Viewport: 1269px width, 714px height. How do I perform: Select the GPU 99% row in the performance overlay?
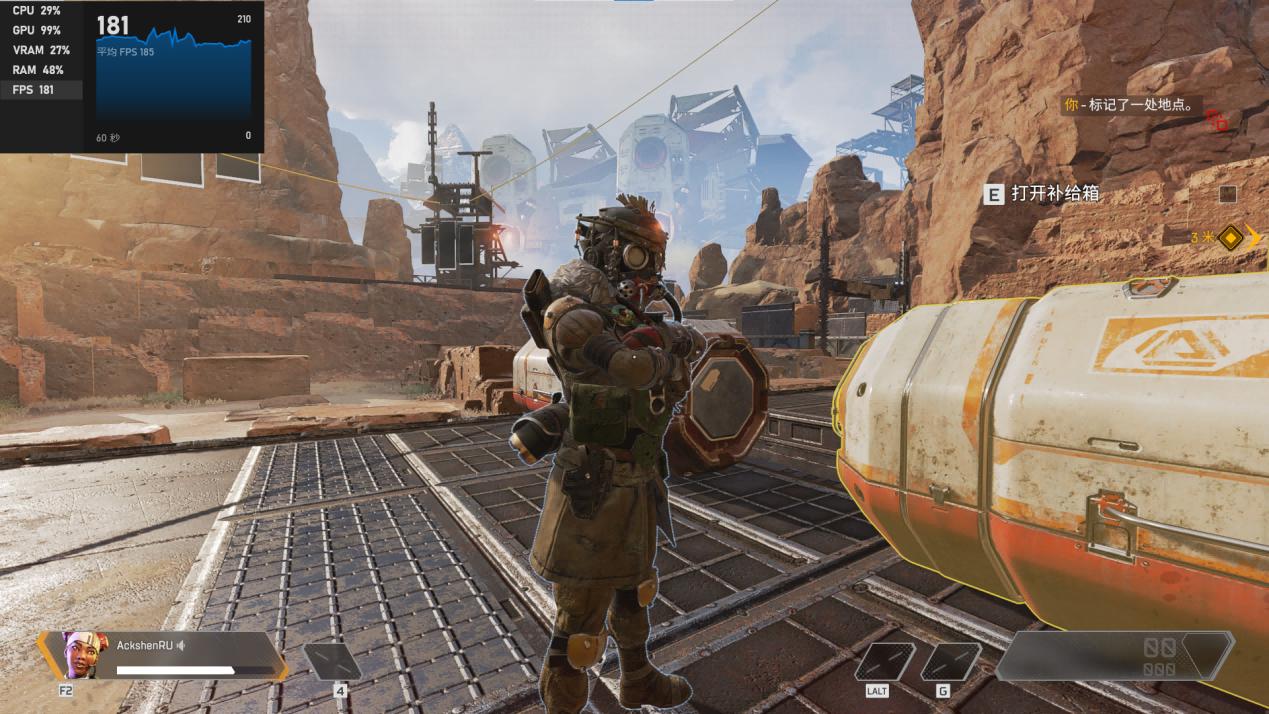pyautogui.click(x=40, y=30)
